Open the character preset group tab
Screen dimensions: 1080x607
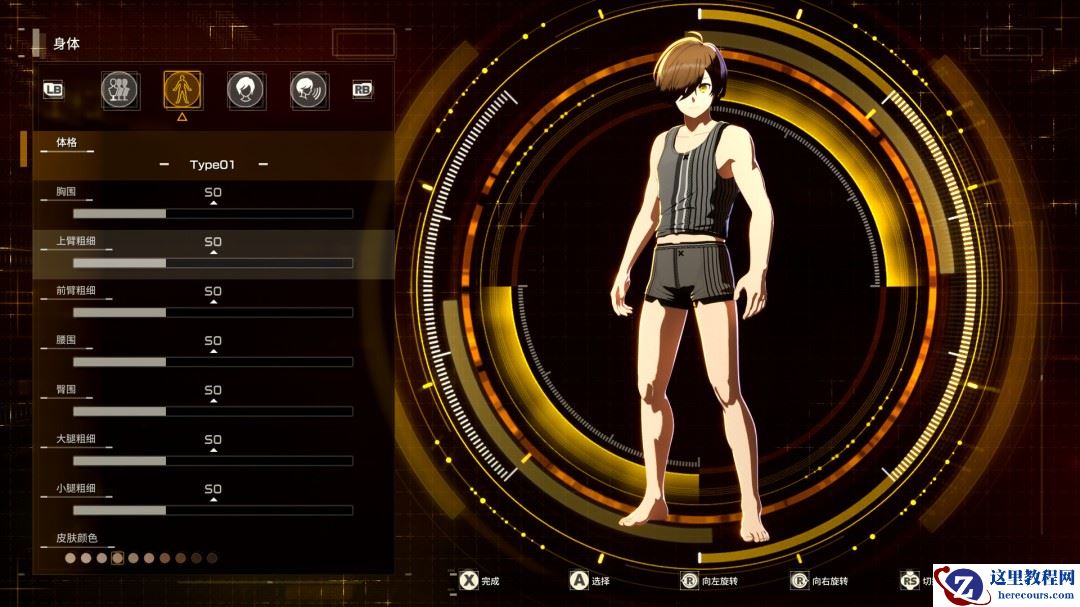[x=119, y=90]
